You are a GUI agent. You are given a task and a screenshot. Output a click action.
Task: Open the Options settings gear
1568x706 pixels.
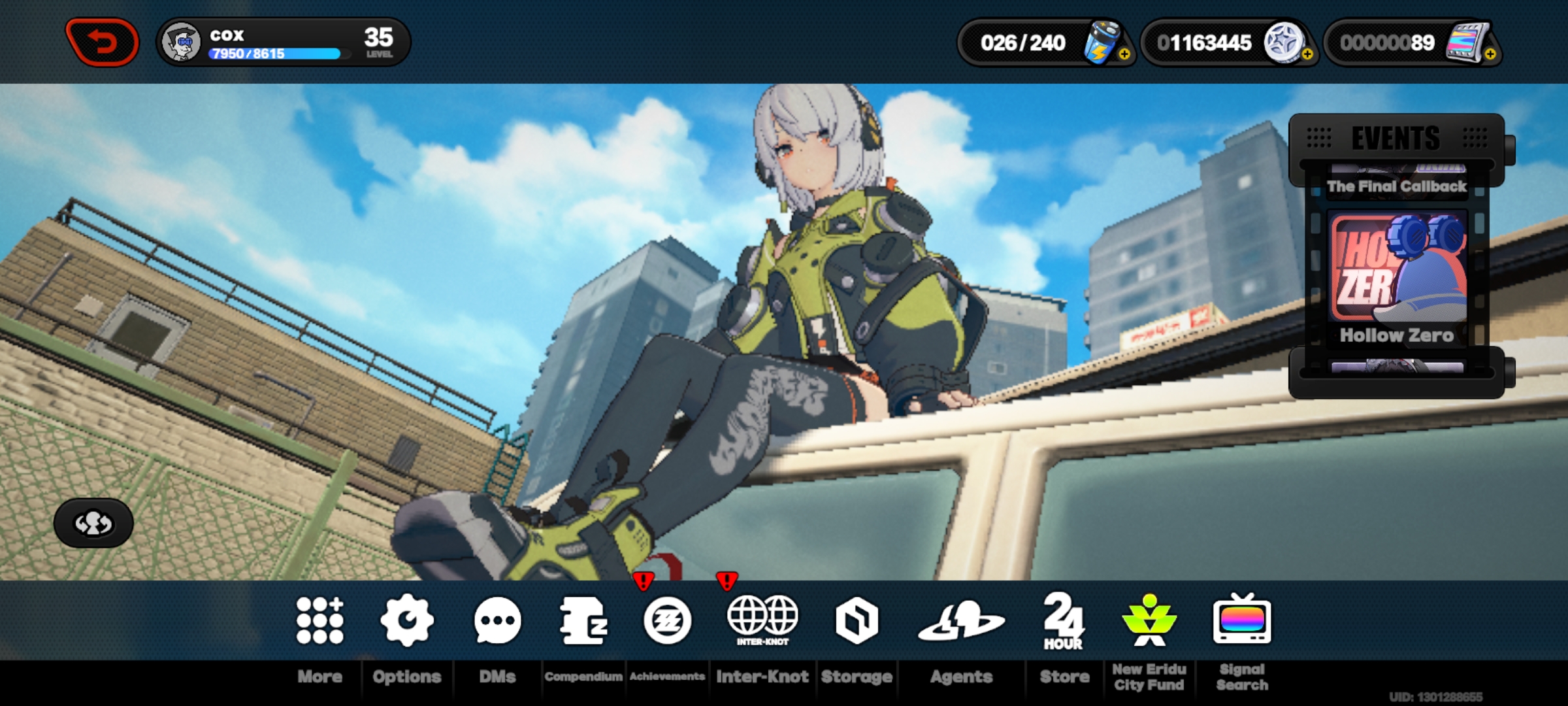tap(406, 622)
